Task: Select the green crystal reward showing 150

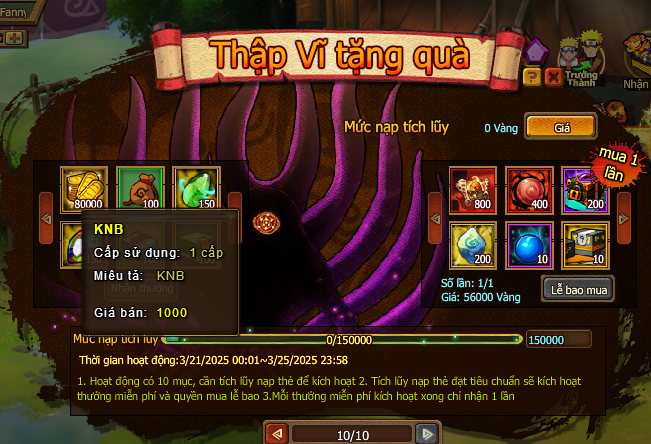Action: coord(196,189)
